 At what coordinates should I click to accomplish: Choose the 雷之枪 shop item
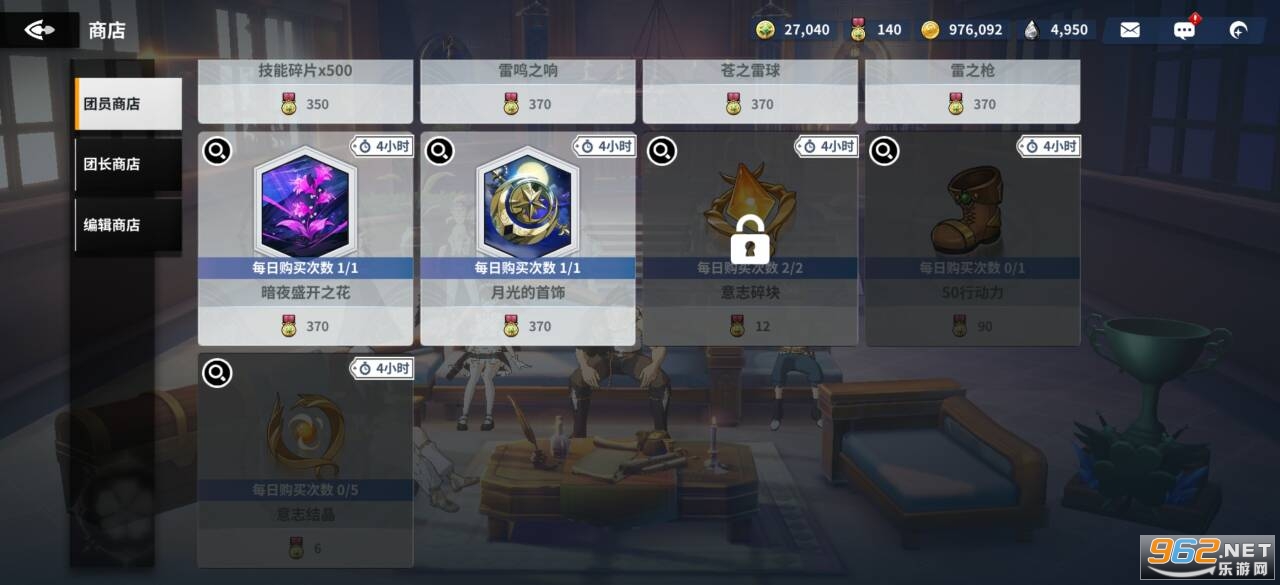coord(972,90)
